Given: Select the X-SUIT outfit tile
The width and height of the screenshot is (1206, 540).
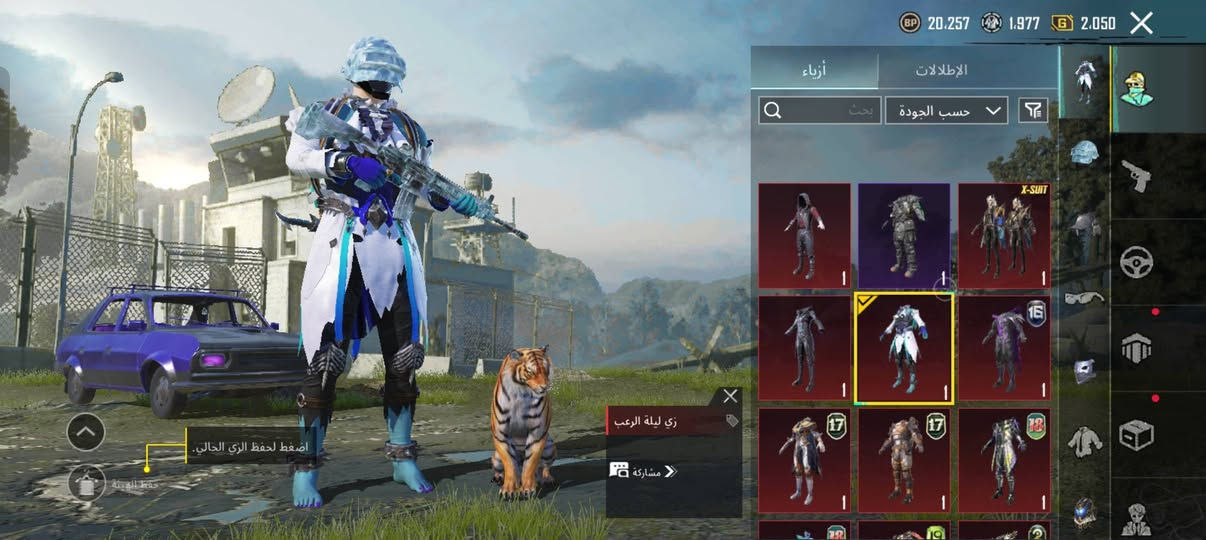Looking at the screenshot, I should click(x=1004, y=235).
